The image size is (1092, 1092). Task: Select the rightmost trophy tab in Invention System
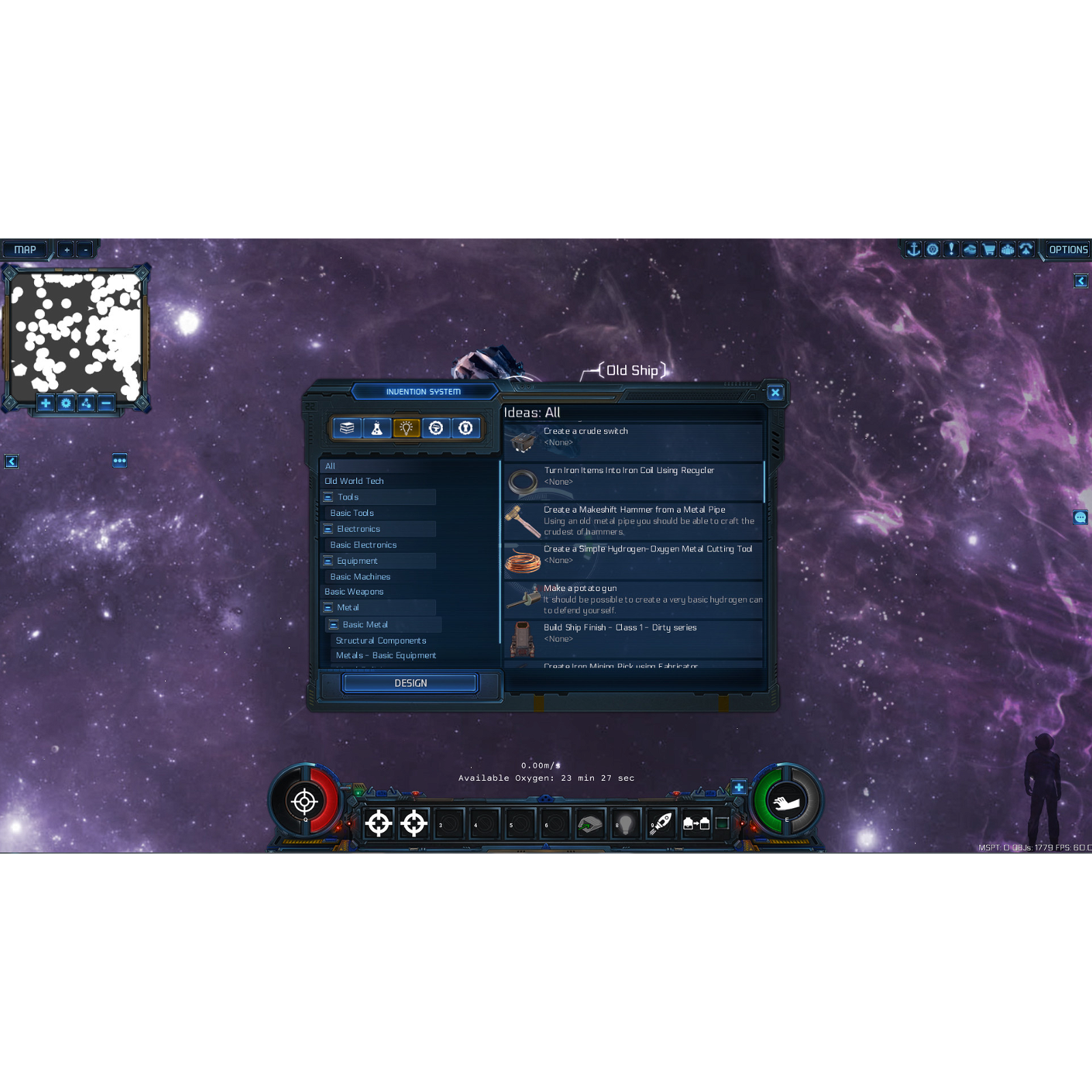(466, 428)
